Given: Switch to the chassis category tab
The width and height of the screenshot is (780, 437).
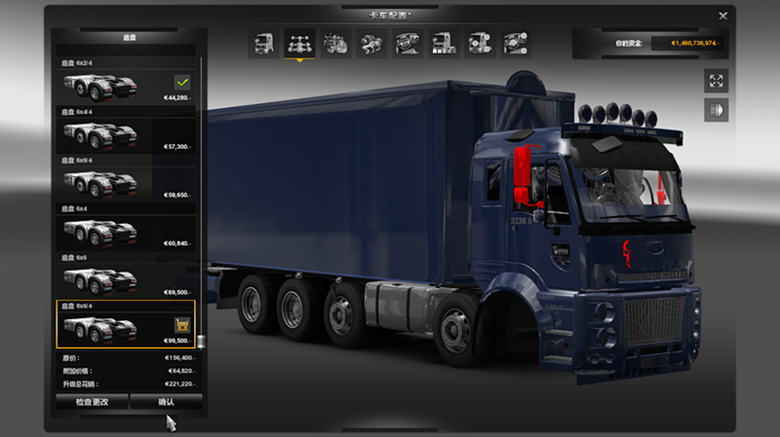Looking at the screenshot, I should (298, 44).
